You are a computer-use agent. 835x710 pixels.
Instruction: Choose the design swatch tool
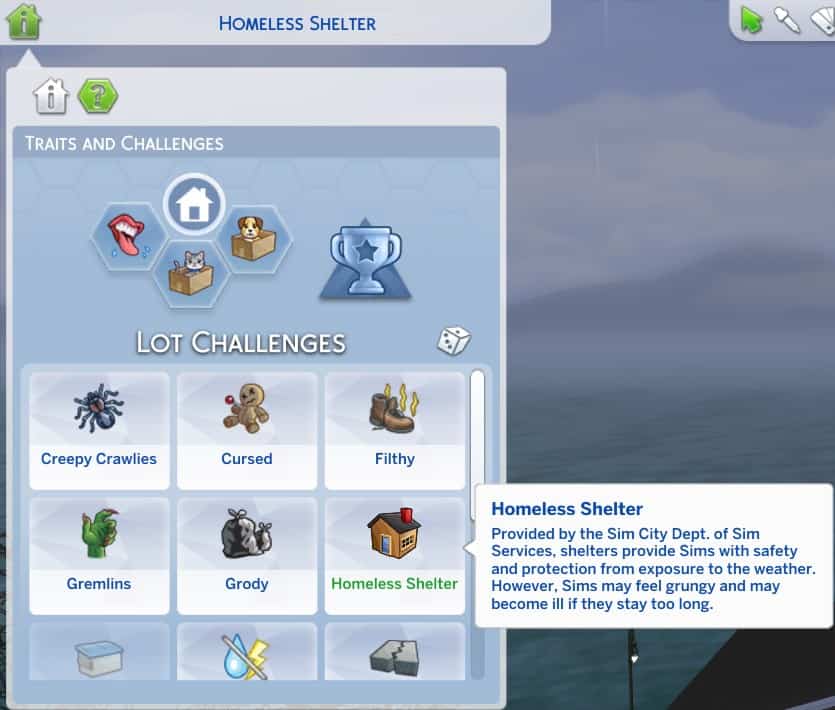click(822, 20)
